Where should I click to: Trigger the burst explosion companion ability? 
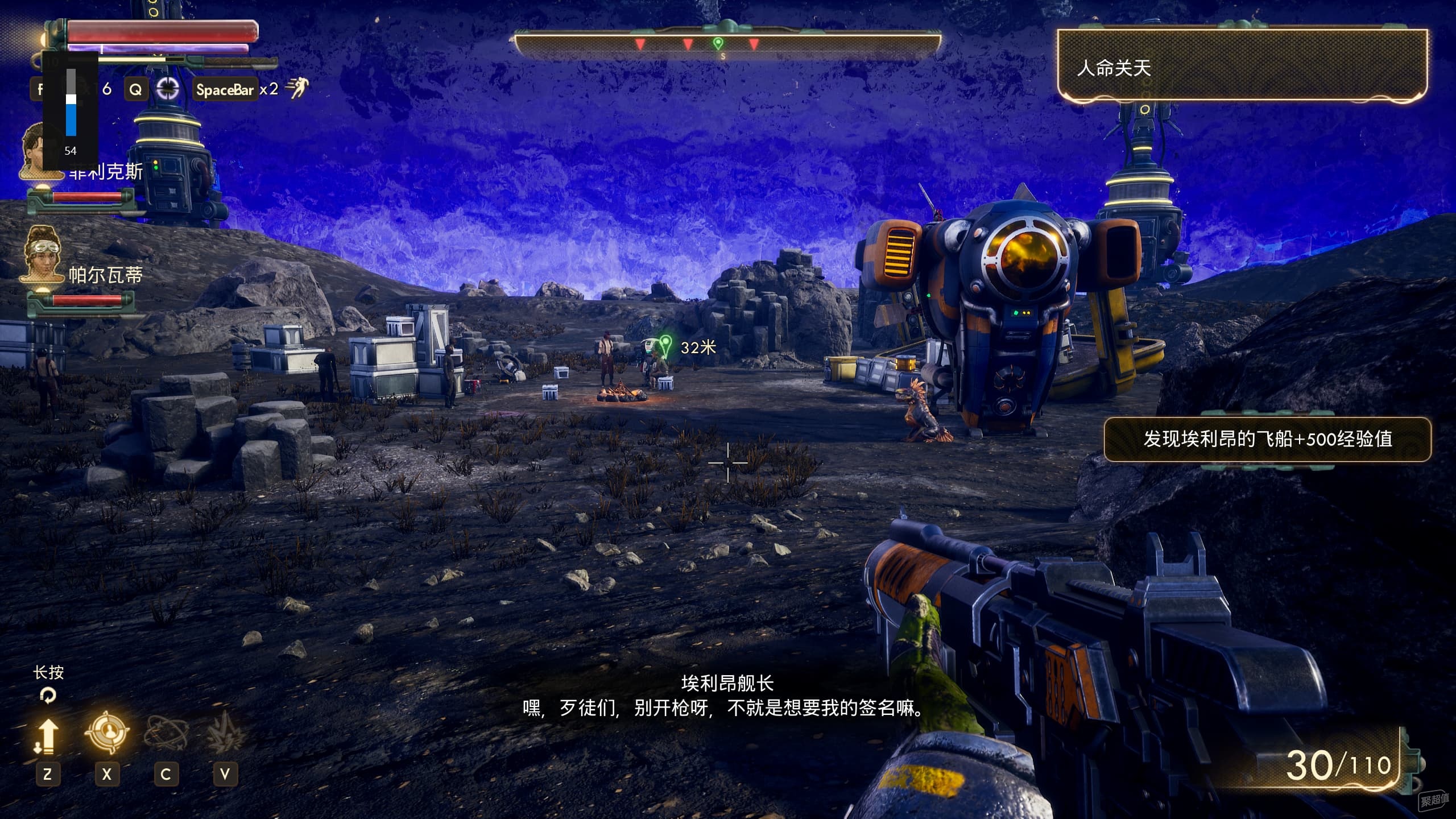(x=225, y=733)
